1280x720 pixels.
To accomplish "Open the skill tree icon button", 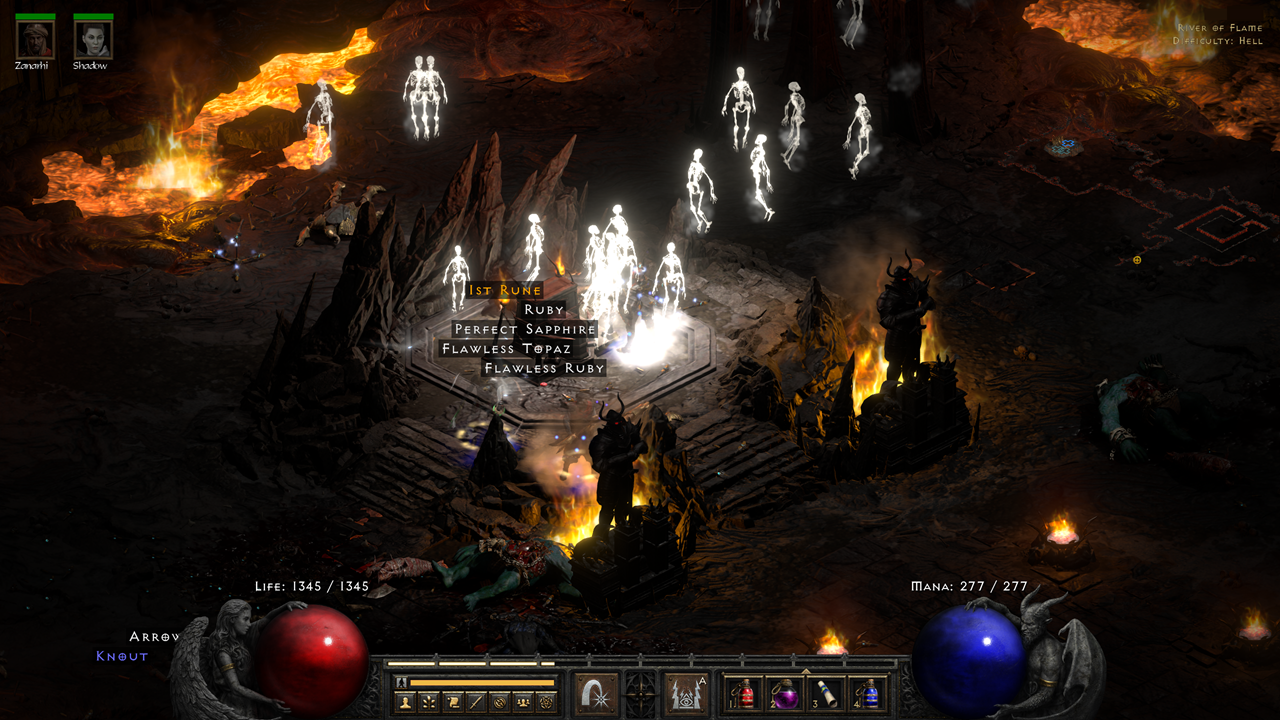I will 429,702.
